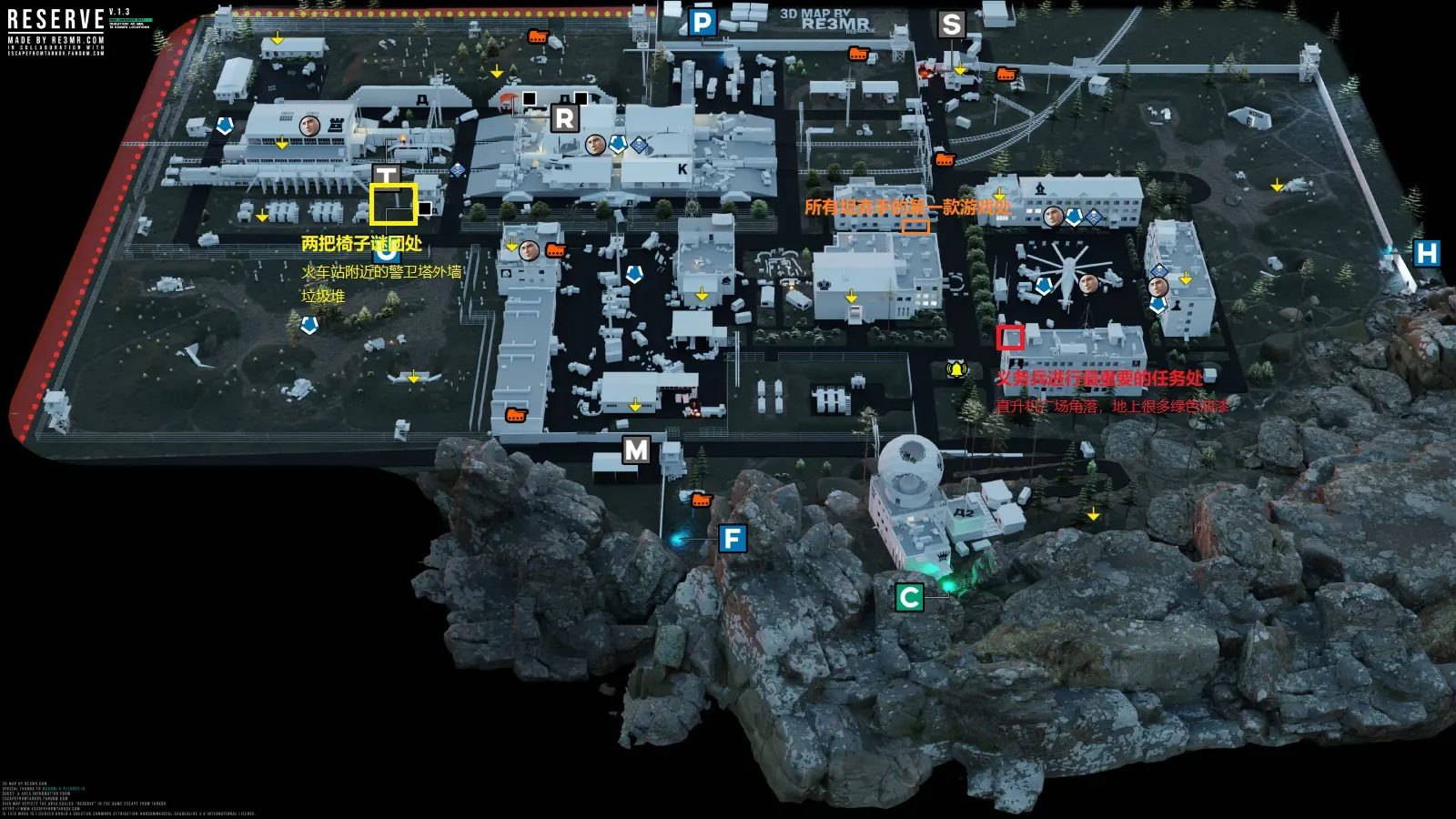
Task: Select the black crown building marker
Action: (825, 284)
